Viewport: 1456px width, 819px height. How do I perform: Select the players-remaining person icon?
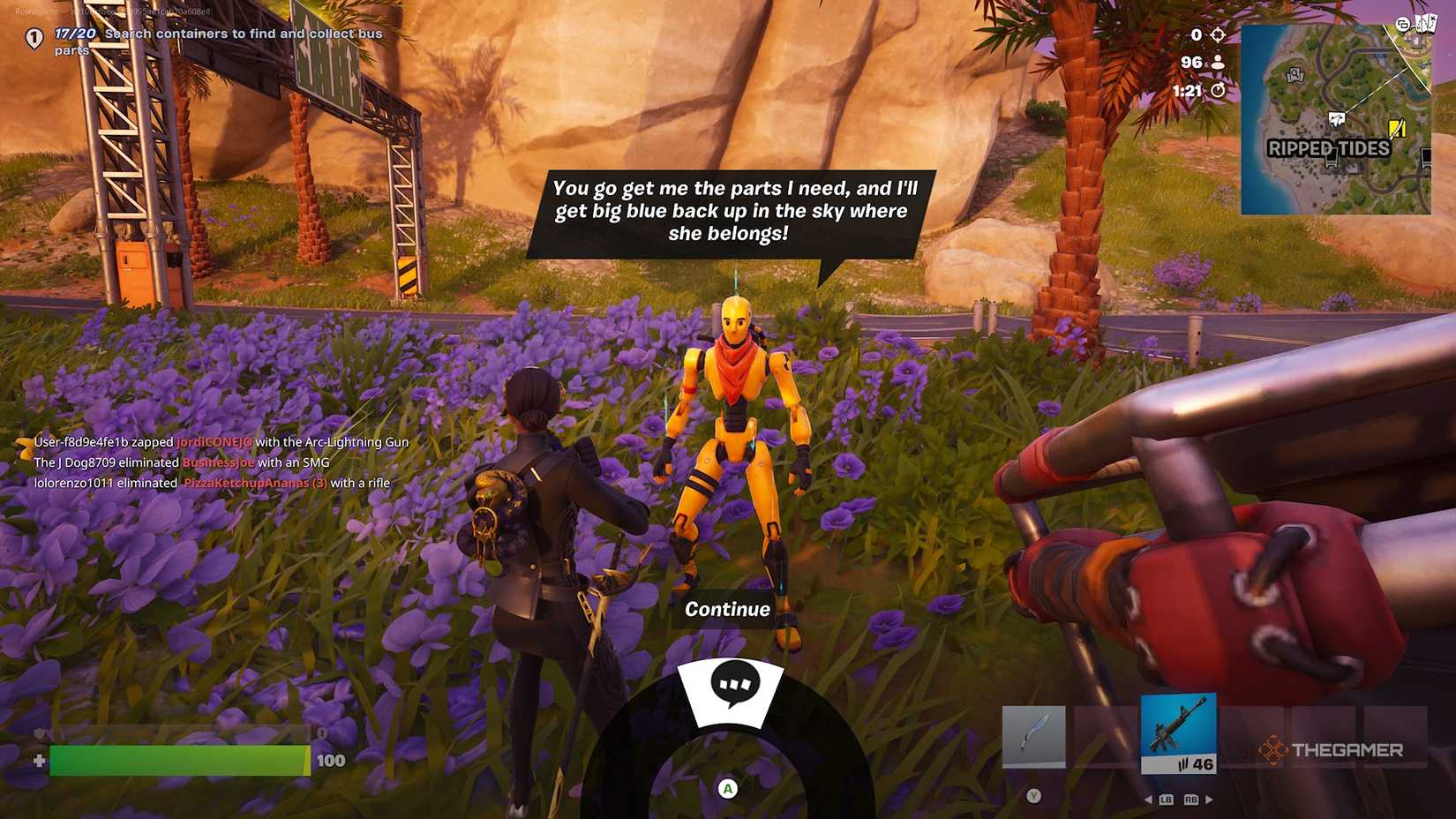click(1217, 62)
